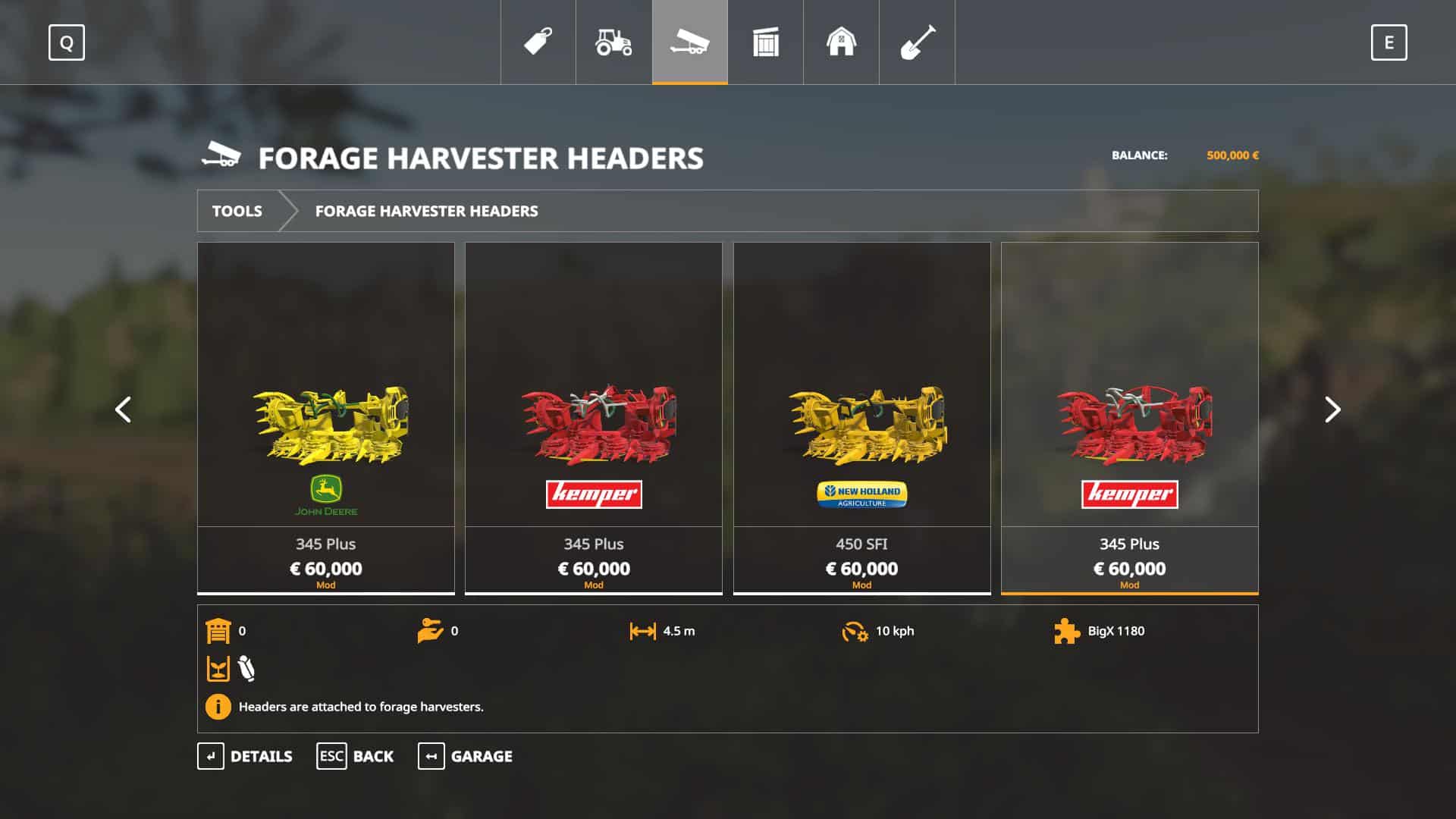Pick the orange-highlighted Kemper 345 Plus card
This screenshot has height=819, width=1456.
click(1129, 417)
